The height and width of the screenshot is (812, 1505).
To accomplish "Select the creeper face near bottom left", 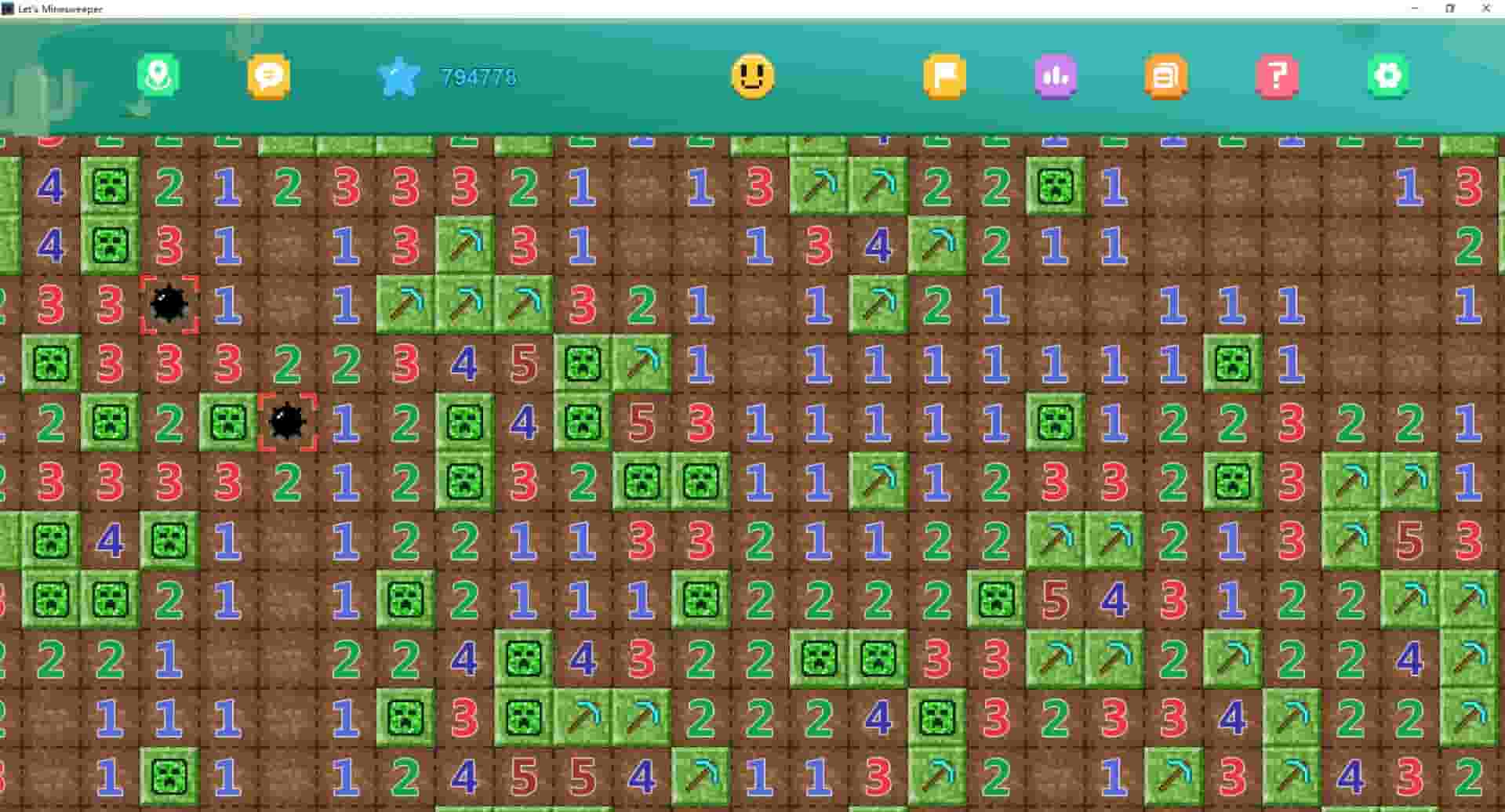I will [x=169, y=774].
